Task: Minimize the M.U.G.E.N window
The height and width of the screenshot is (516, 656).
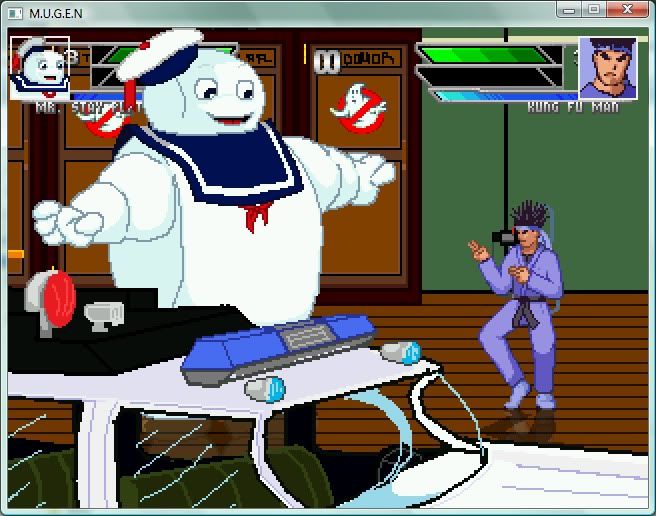Action: [x=570, y=9]
